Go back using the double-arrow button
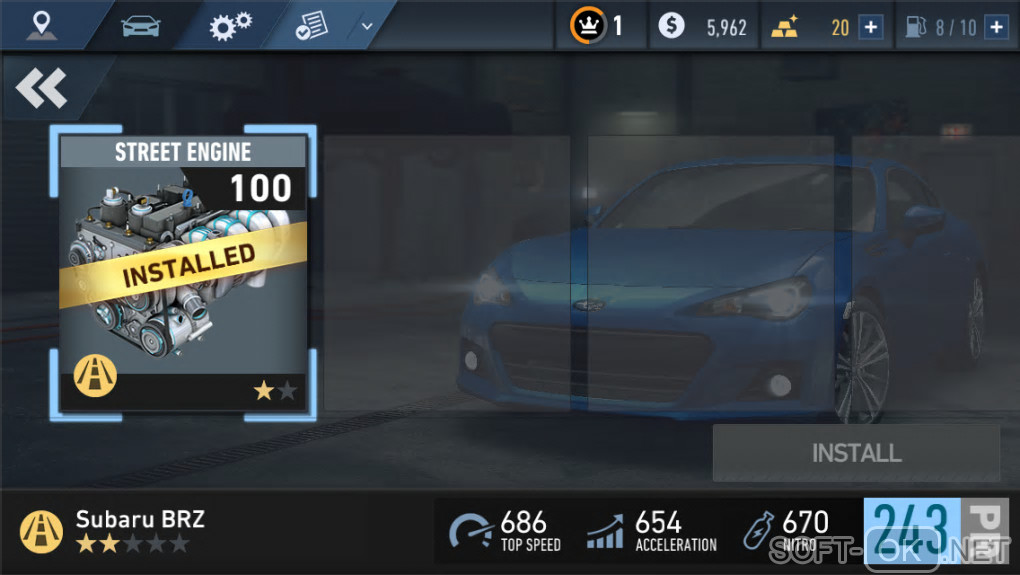 pos(41,89)
